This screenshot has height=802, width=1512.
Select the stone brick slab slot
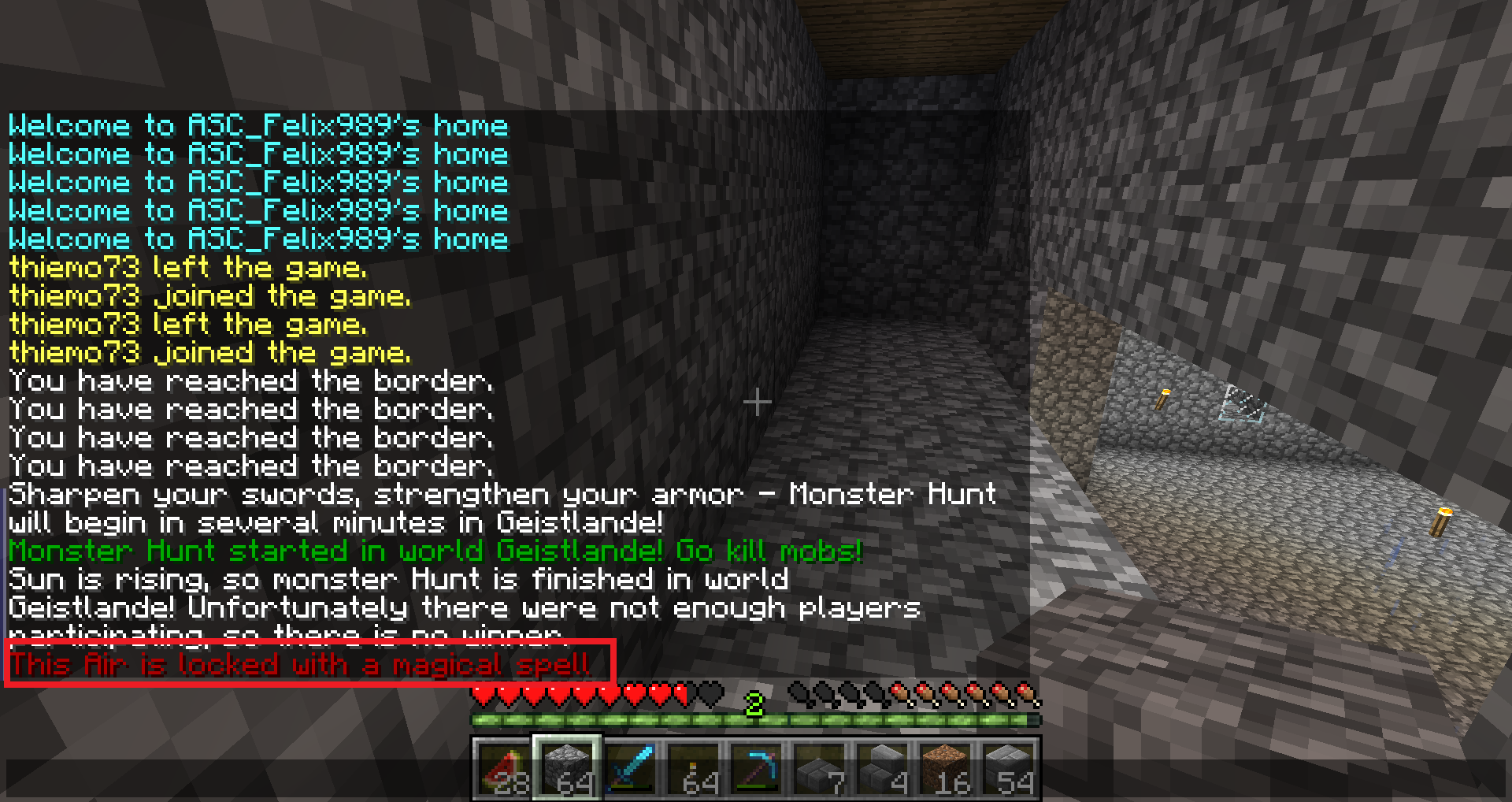point(819,768)
